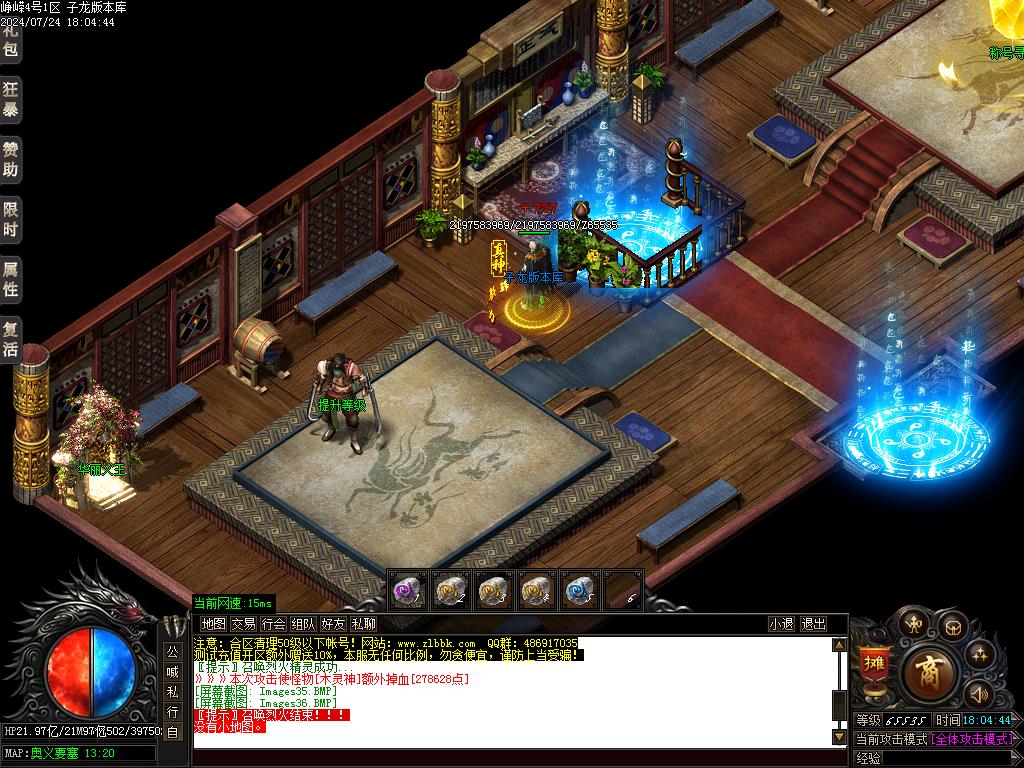Open the 礼包 gift pack side button
This screenshot has height=768, width=1024.
click(10, 38)
